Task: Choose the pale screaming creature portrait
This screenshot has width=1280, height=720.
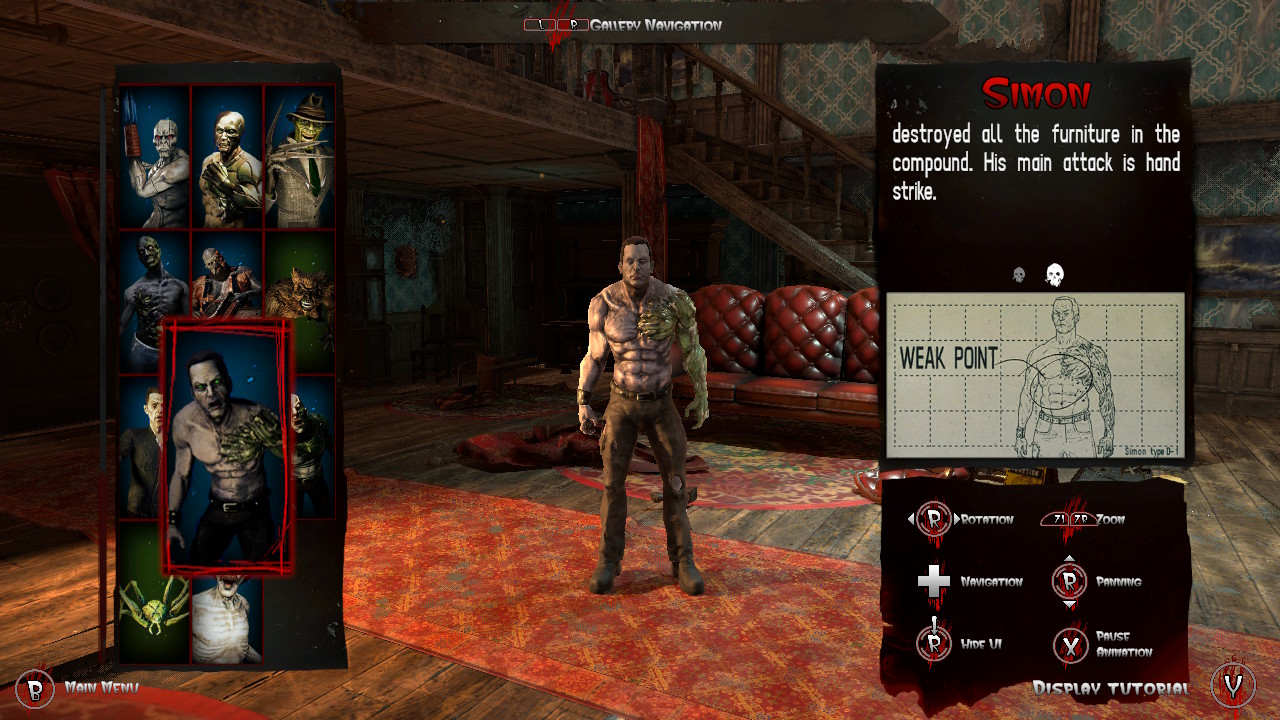Action: (227, 620)
